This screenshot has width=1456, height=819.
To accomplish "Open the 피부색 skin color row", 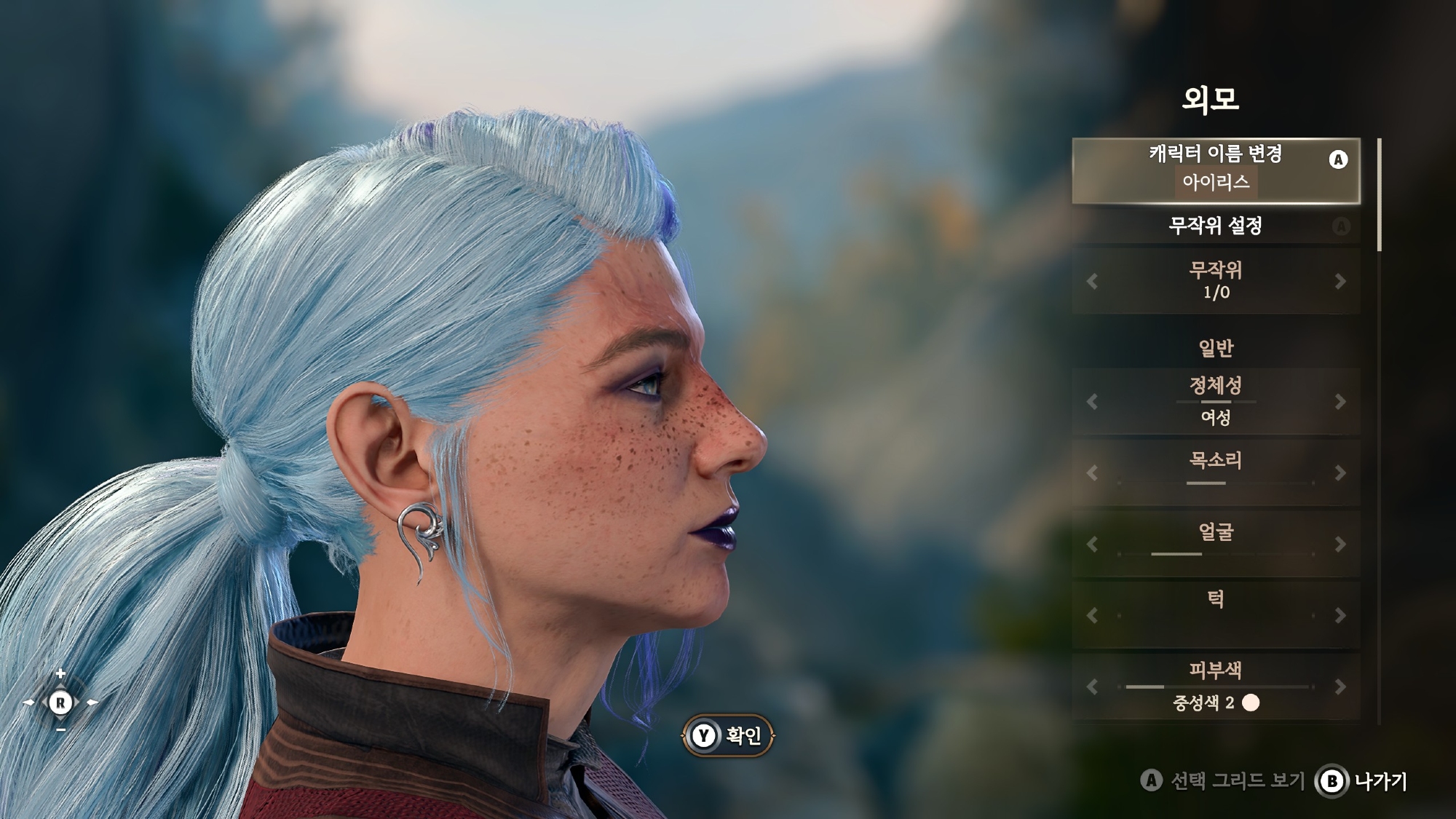I will 1215,687.
